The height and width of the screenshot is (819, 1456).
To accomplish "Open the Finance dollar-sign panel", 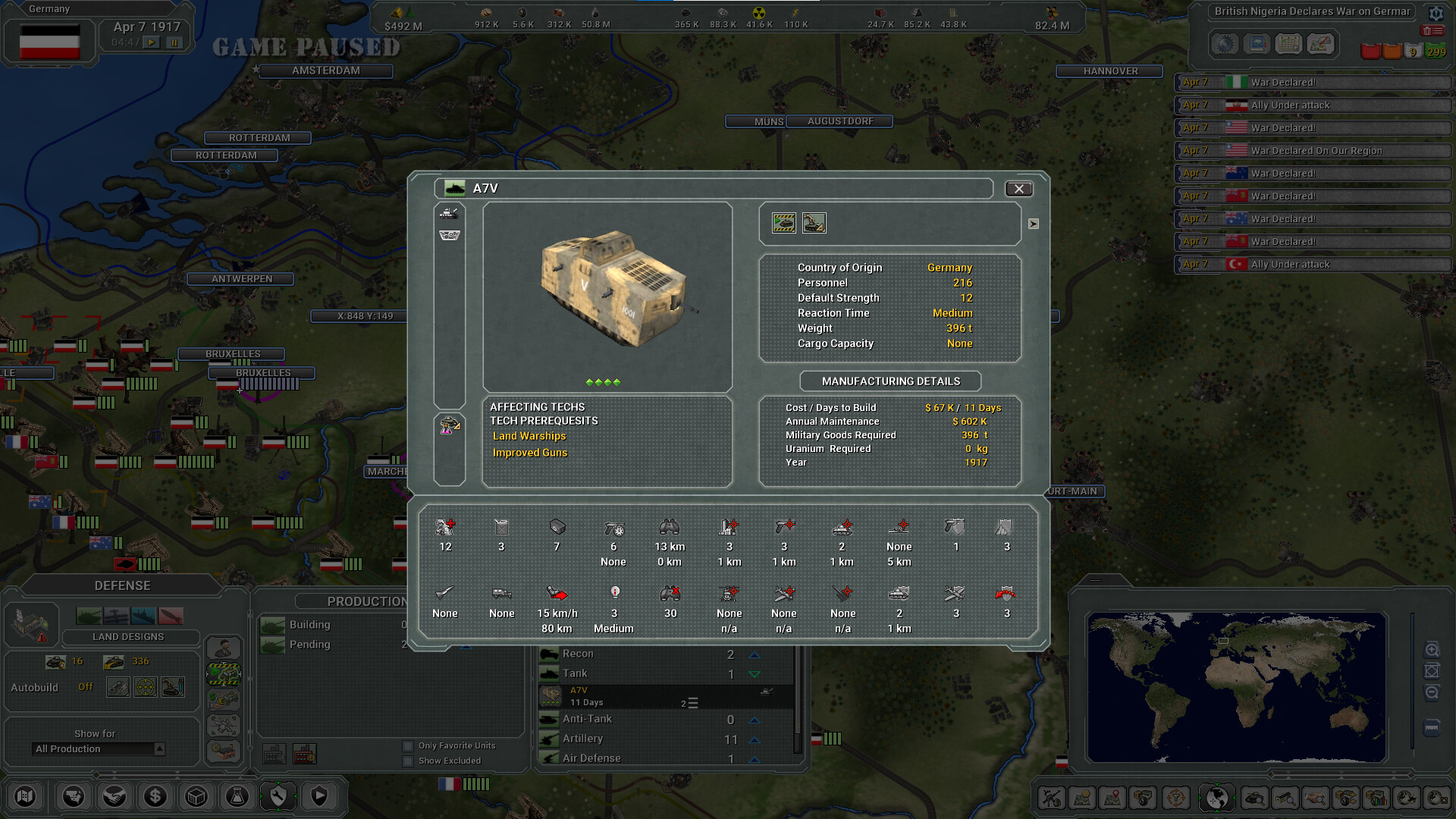I will [x=155, y=796].
